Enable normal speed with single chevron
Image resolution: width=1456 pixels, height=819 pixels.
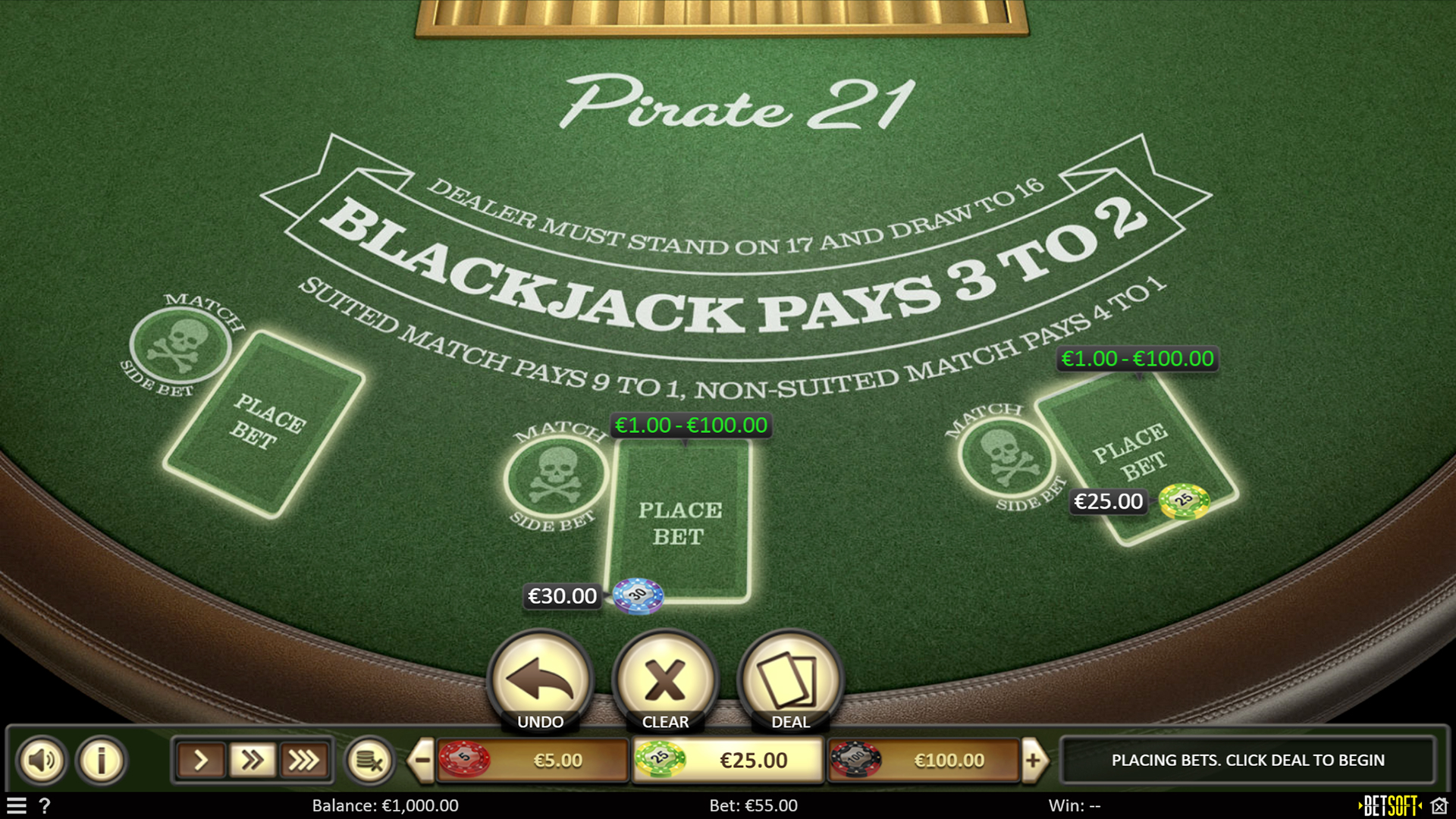[x=199, y=760]
